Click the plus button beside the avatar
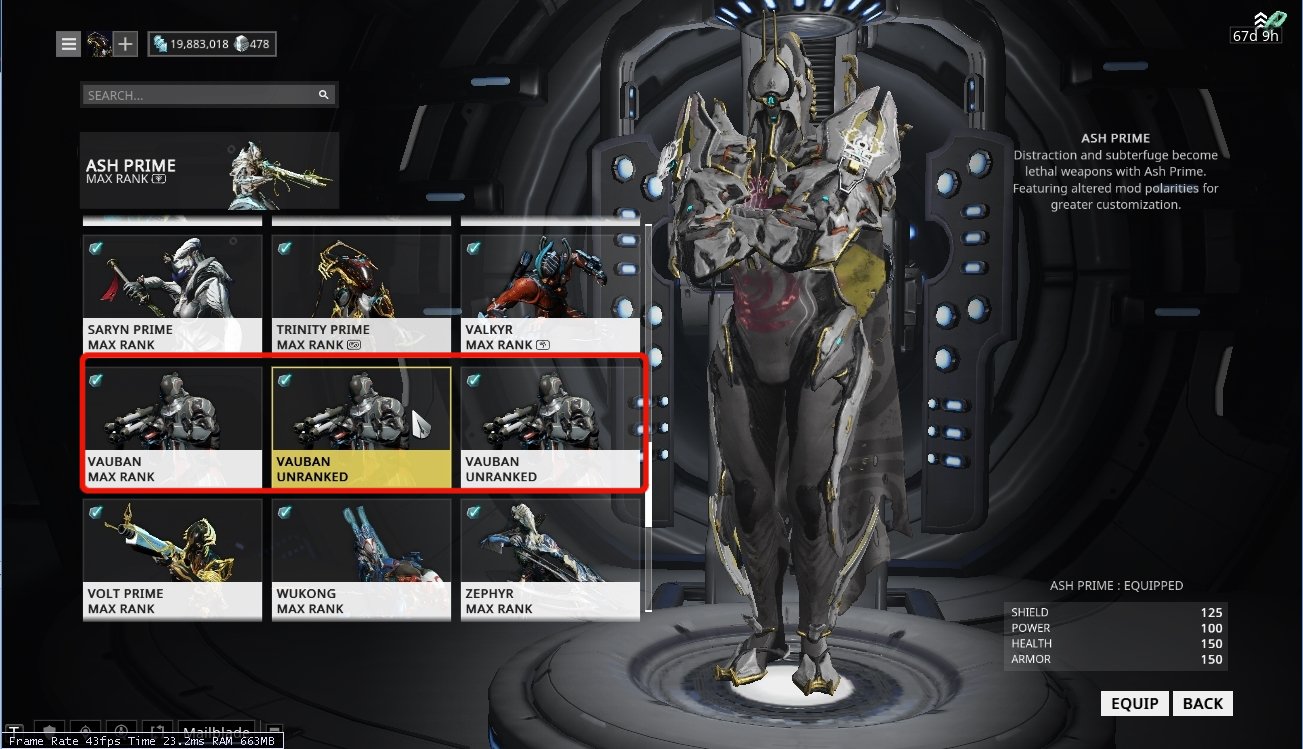1303x749 pixels. point(125,44)
